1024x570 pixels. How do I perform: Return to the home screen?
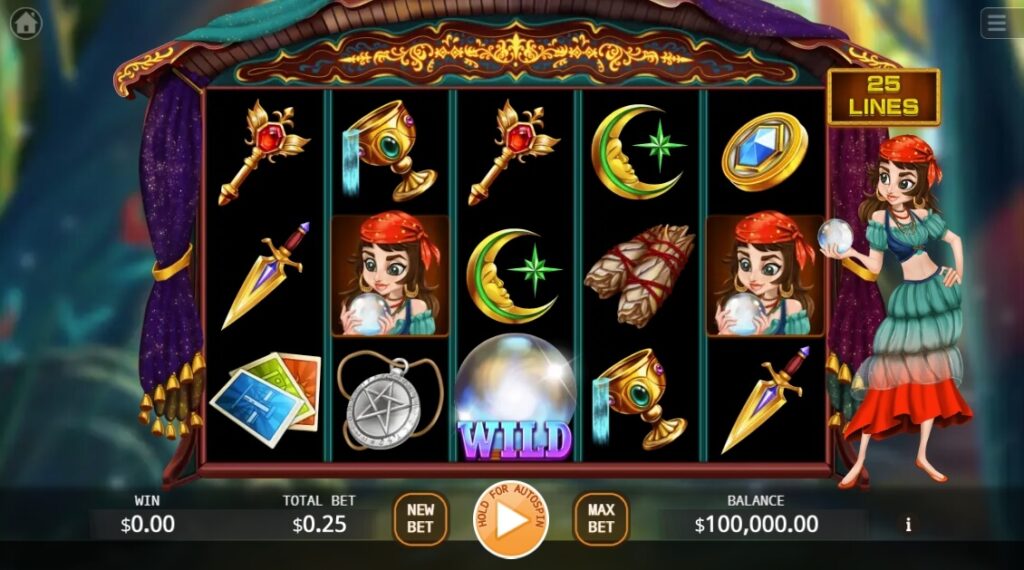pos(26,22)
